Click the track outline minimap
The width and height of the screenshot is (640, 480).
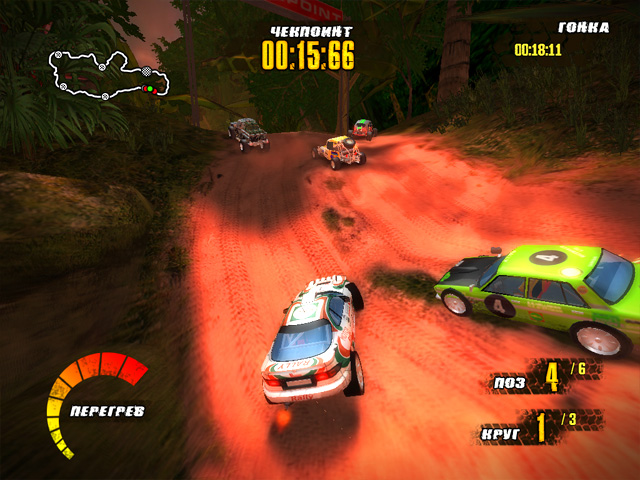coord(108,76)
